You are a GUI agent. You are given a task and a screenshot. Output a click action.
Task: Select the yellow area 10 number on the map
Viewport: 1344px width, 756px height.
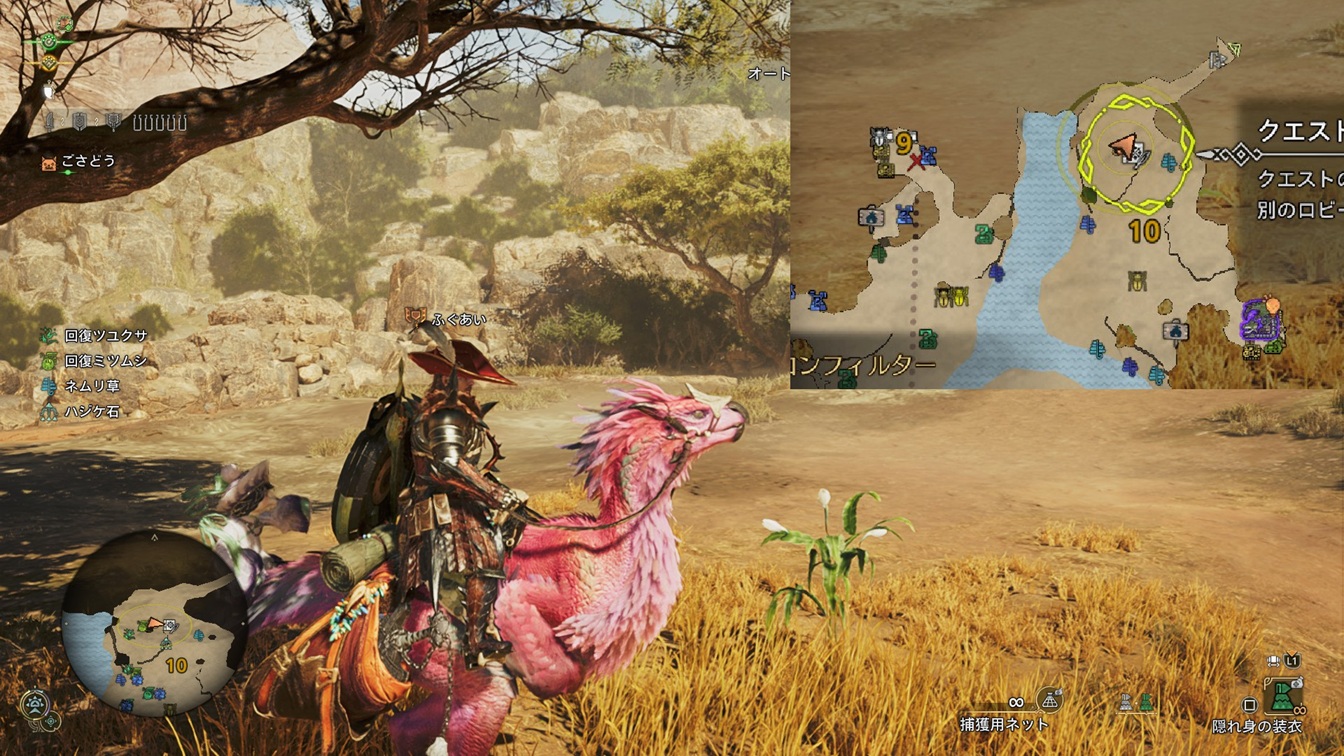1143,233
